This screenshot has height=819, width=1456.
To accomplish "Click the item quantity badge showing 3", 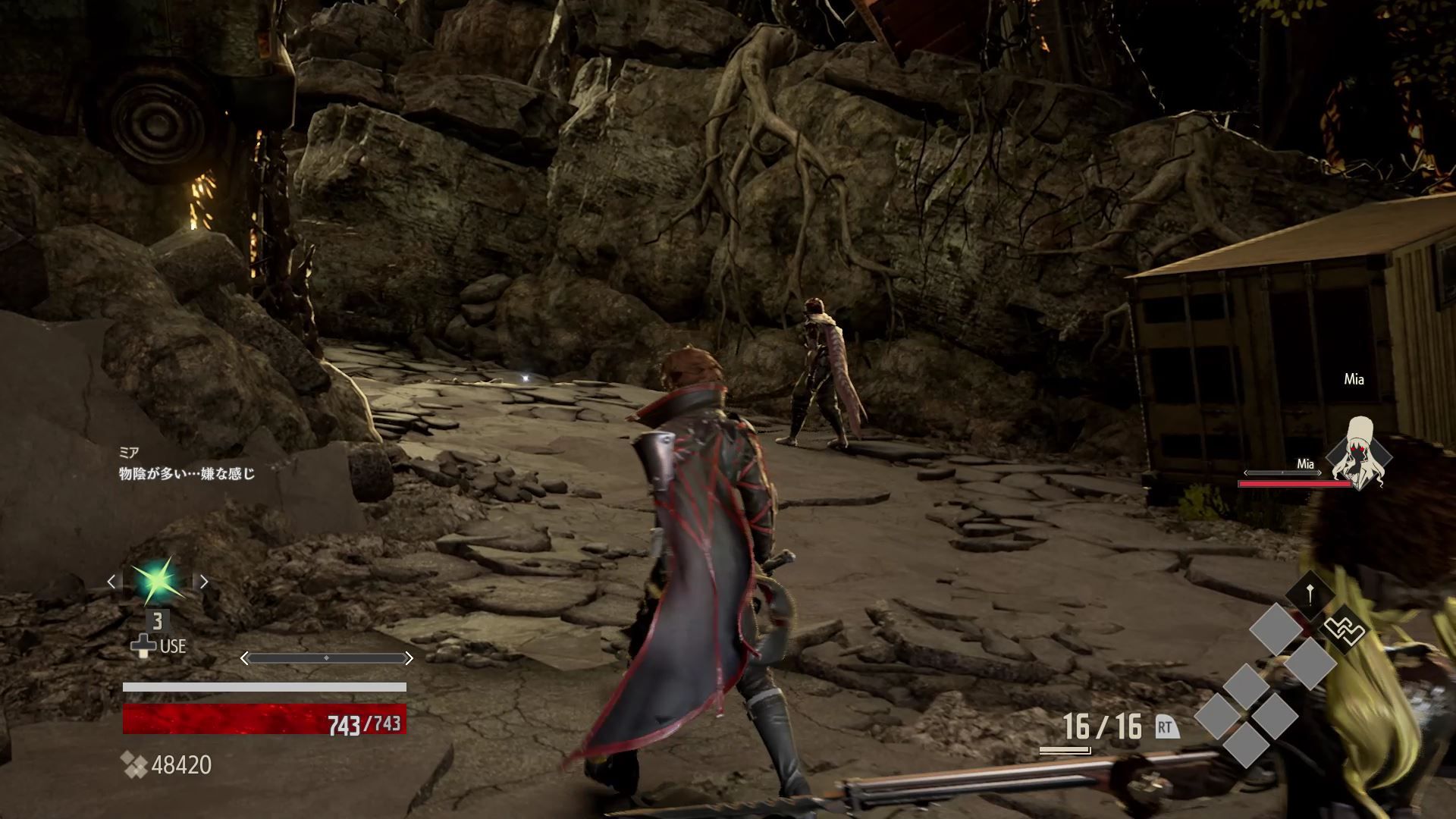I will tap(158, 621).
